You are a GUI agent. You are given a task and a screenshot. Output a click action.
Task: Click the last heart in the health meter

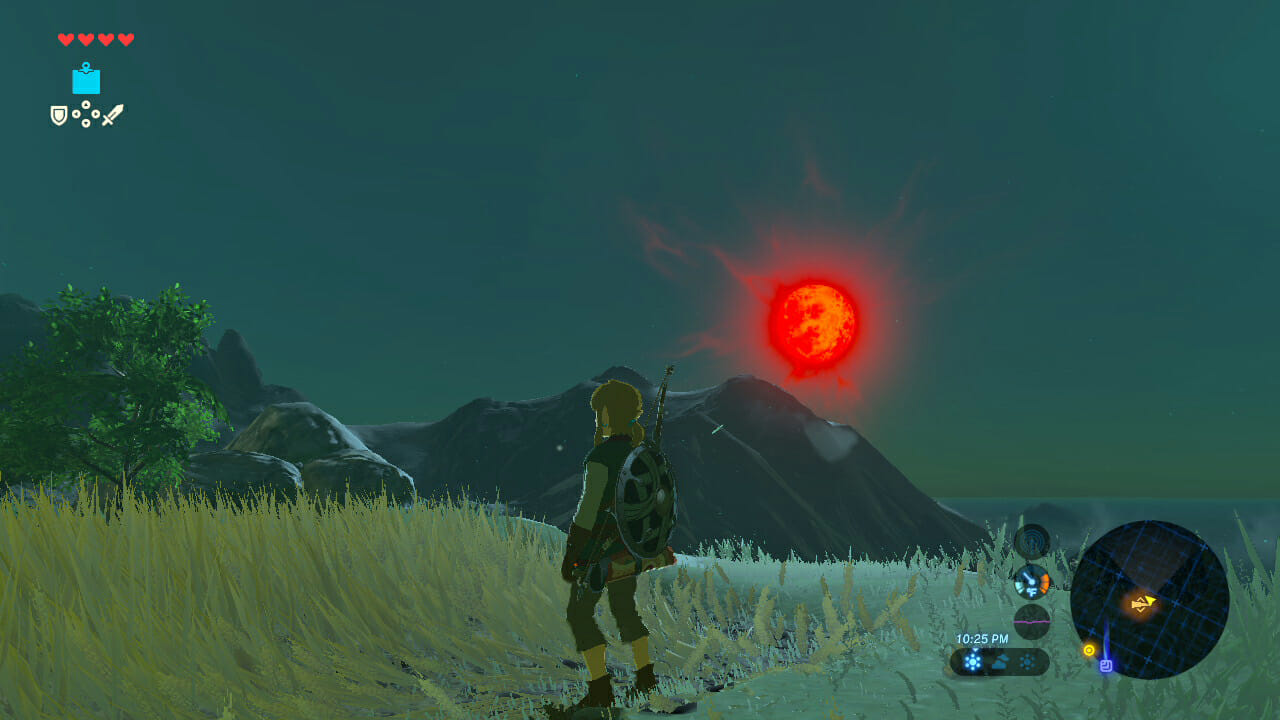[126, 40]
